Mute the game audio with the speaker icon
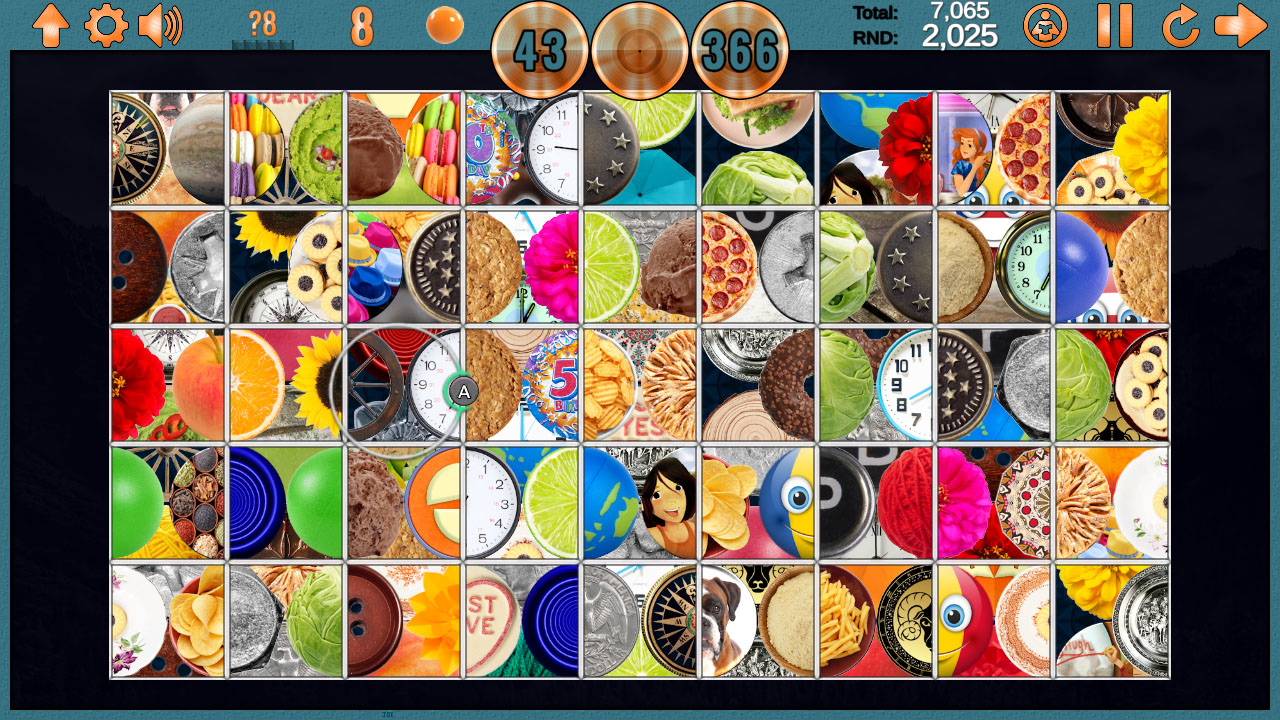This screenshot has height=720, width=1280. (158, 27)
